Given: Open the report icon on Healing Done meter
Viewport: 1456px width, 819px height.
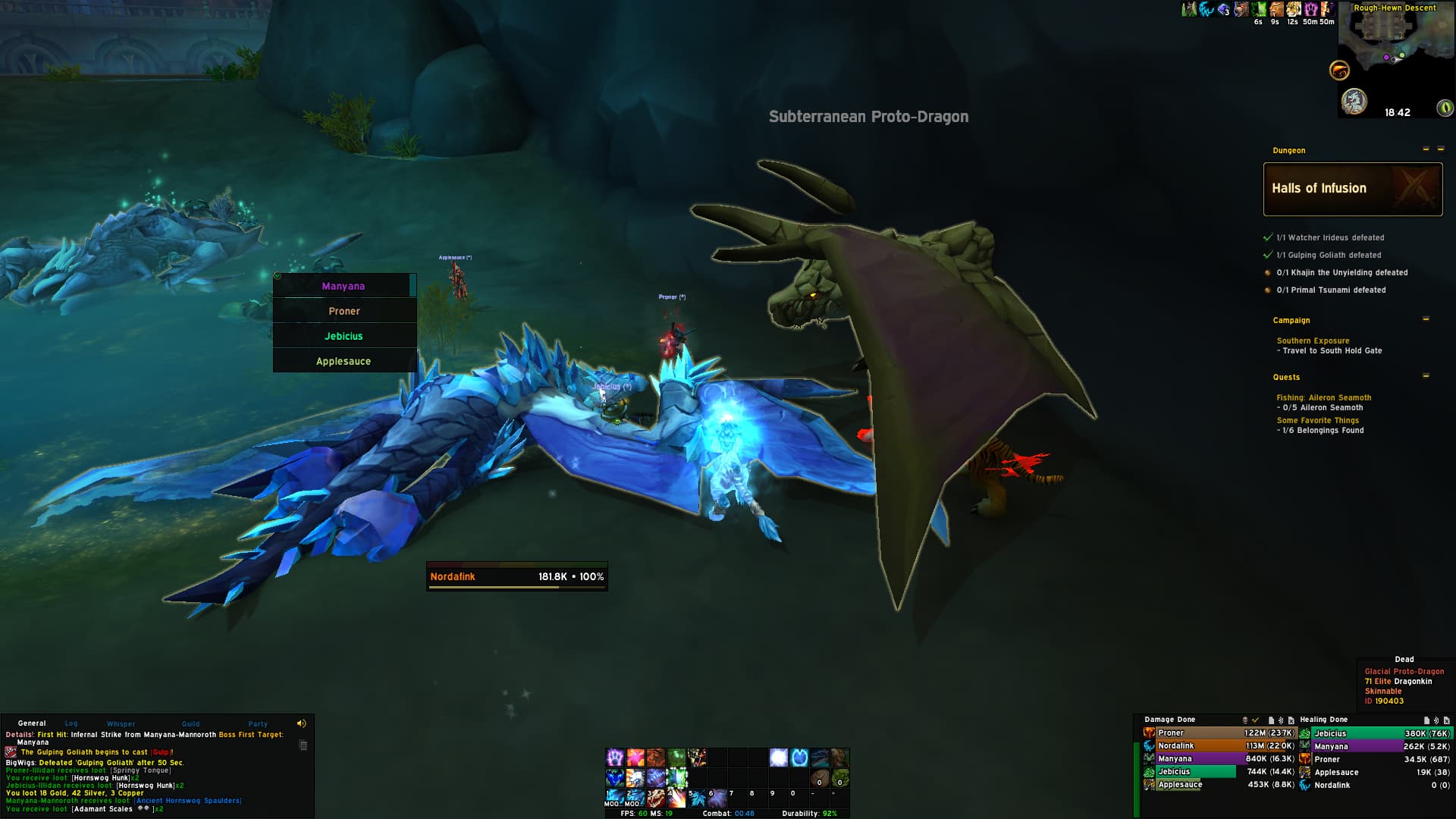Looking at the screenshot, I should 1426,720.
